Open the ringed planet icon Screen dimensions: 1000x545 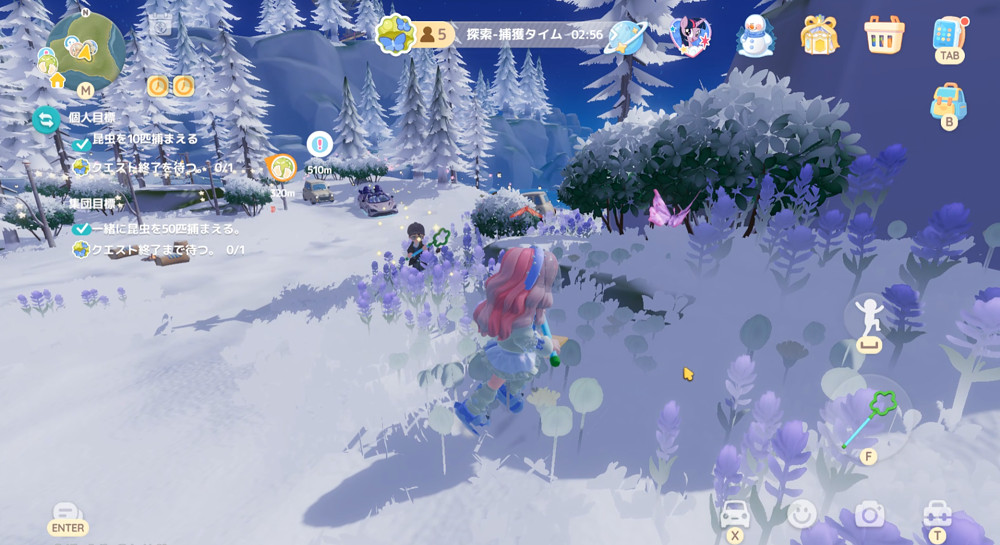point(627,37)
